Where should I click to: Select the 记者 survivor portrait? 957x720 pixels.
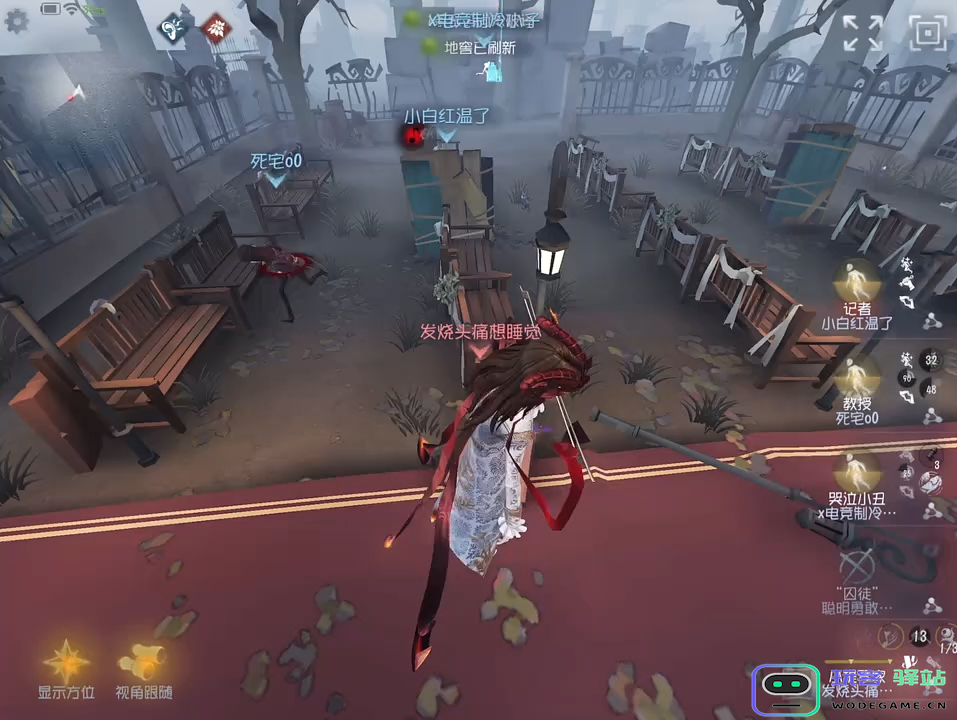(x=856, y=280)
